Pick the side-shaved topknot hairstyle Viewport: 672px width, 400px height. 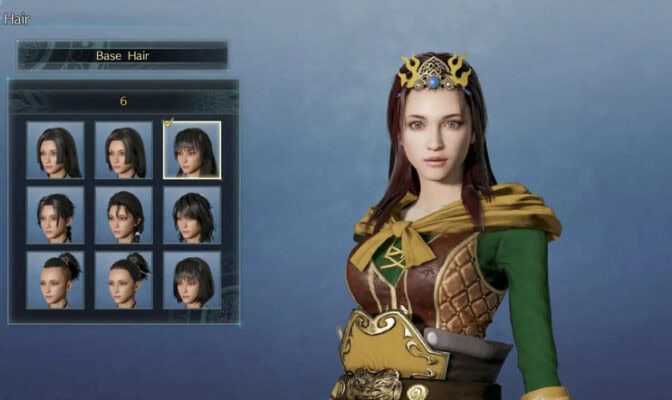55,279
